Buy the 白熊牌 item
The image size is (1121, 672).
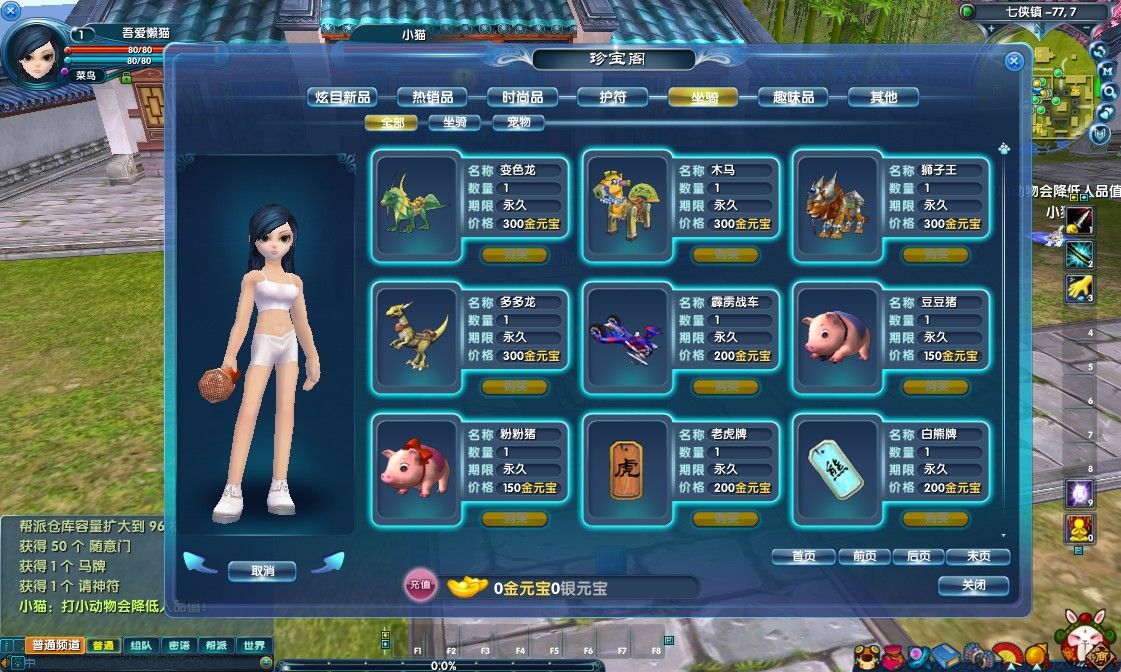click(x=935, y=519)
